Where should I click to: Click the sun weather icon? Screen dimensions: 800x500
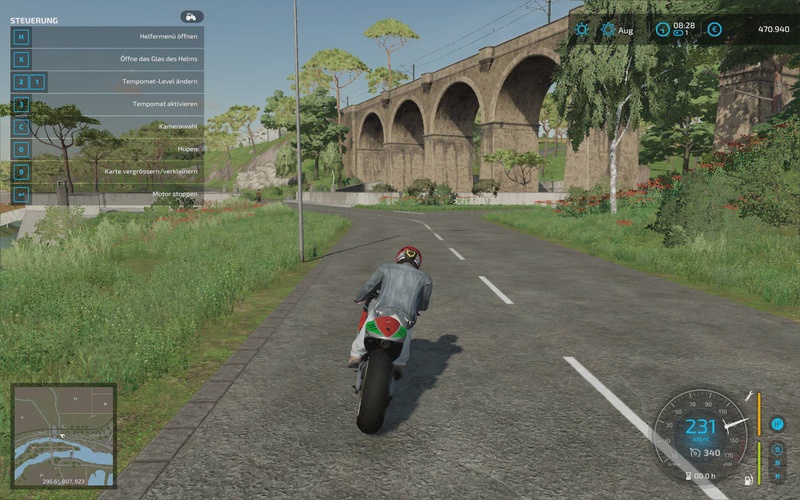(582, 30)
